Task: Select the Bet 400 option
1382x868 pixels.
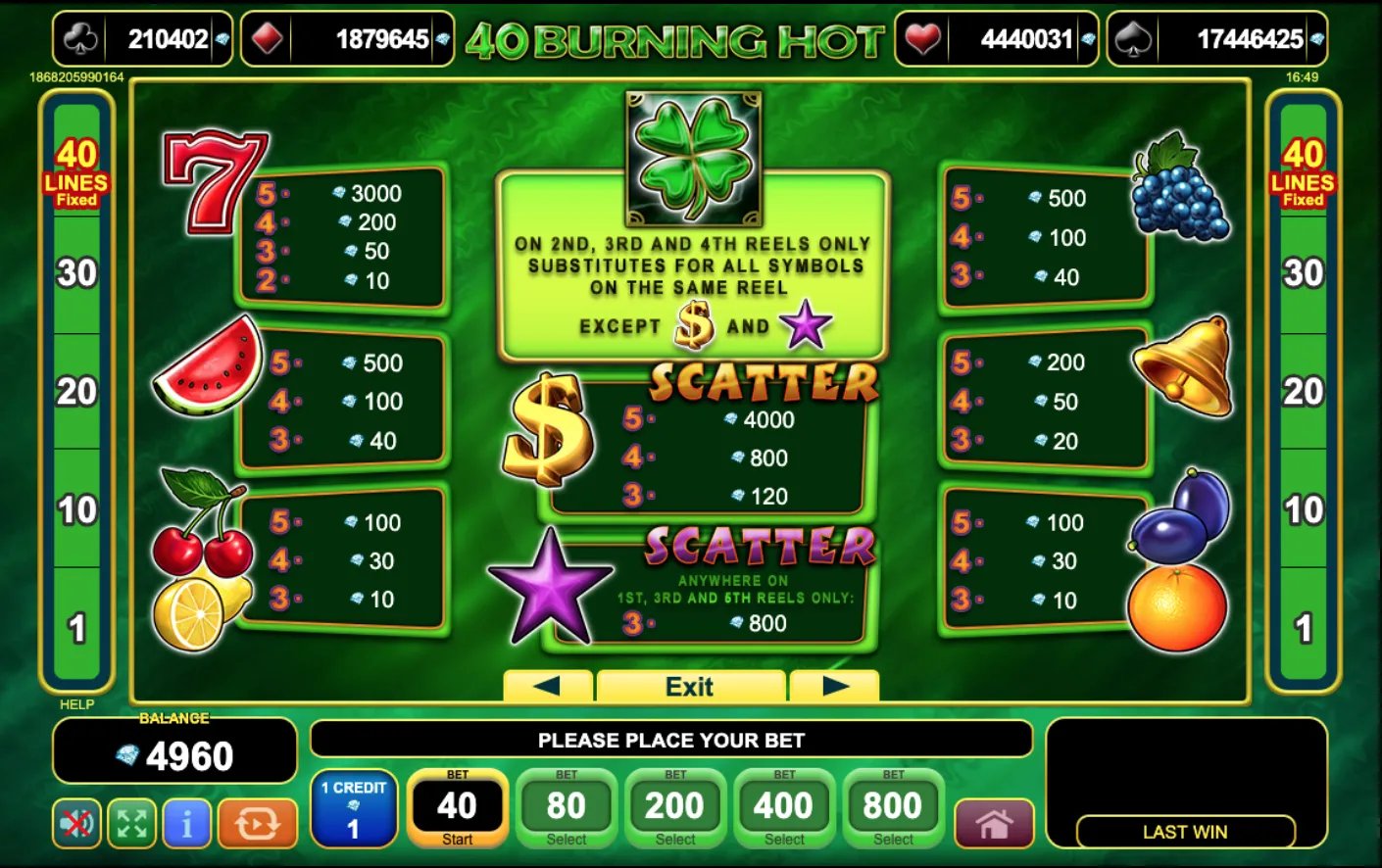Action: coord(784,807)
